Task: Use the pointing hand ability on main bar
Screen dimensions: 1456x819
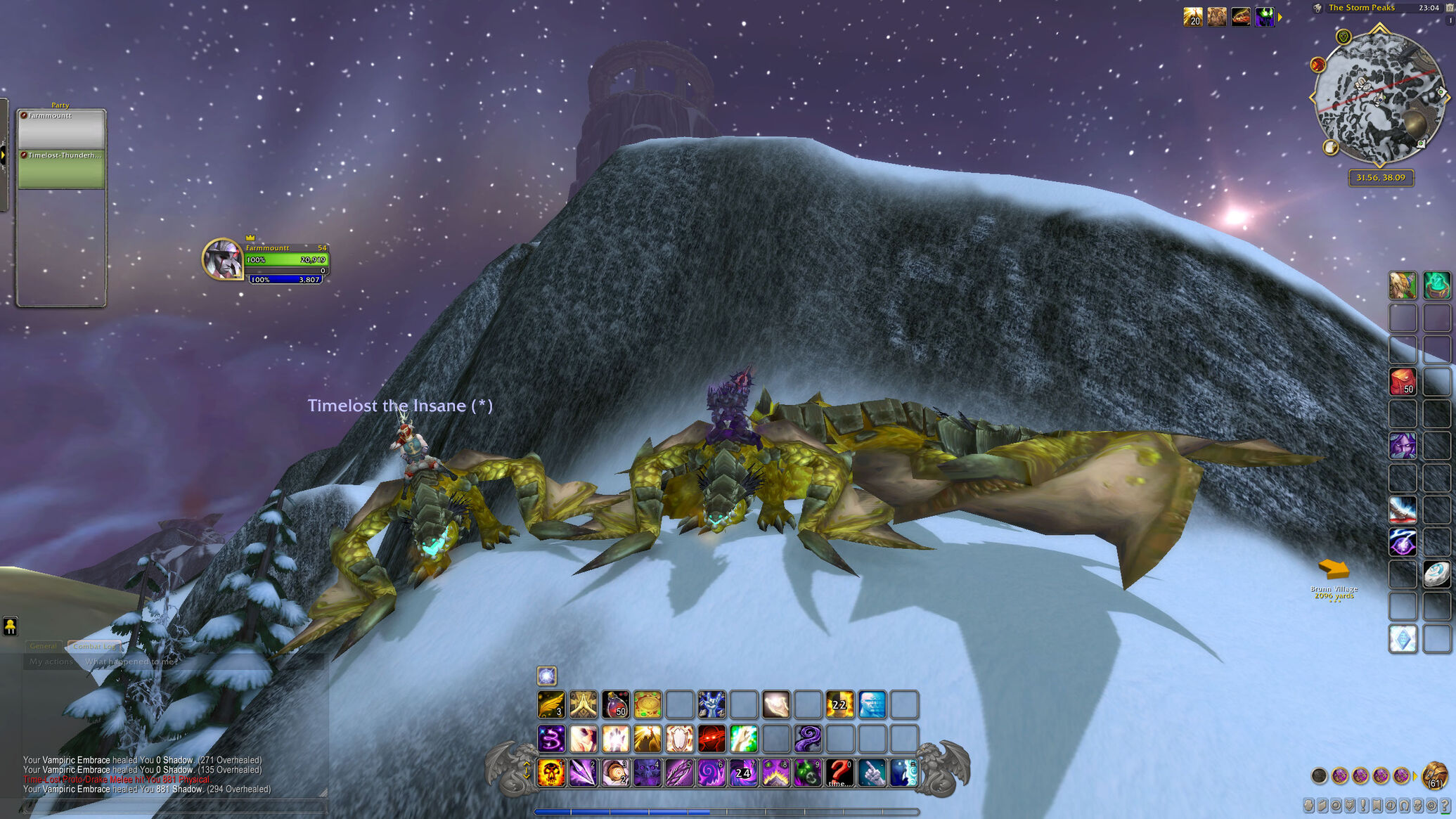Action: click(872, 773)
